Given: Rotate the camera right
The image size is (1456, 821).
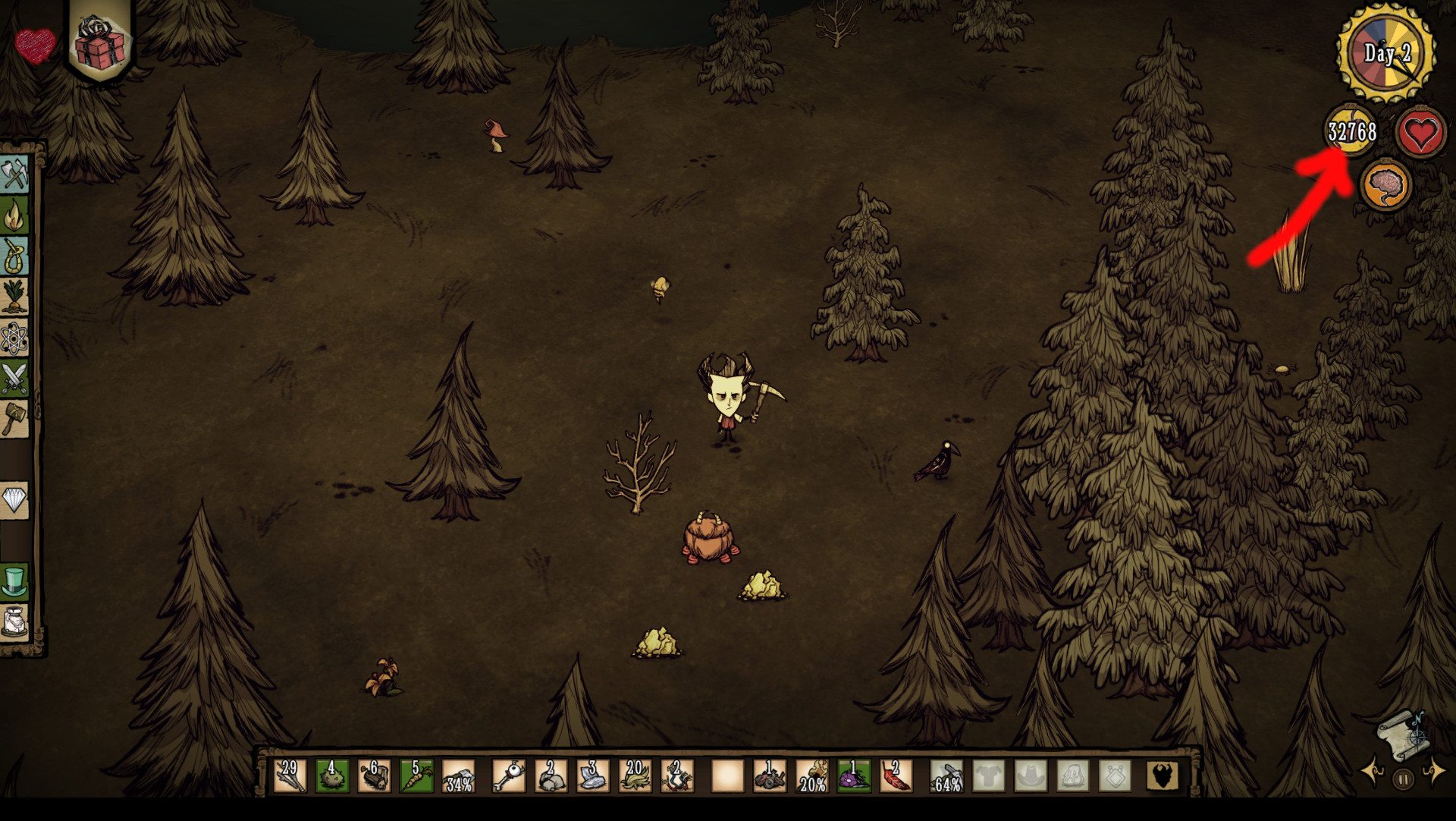Looking at the screenshot, I should point(1433,772).
